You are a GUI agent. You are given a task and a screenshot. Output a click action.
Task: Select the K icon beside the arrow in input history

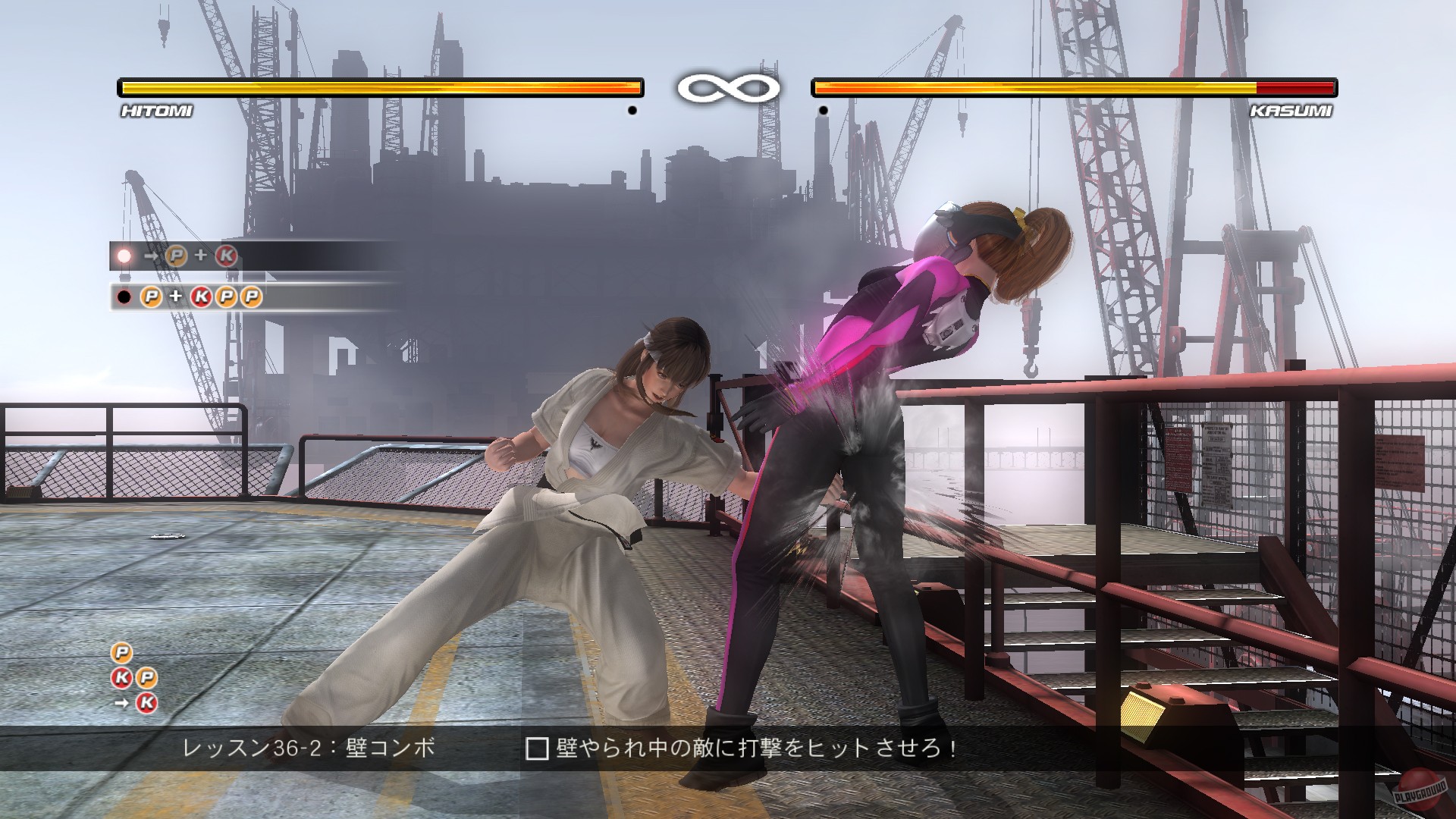tap(146, 703)
